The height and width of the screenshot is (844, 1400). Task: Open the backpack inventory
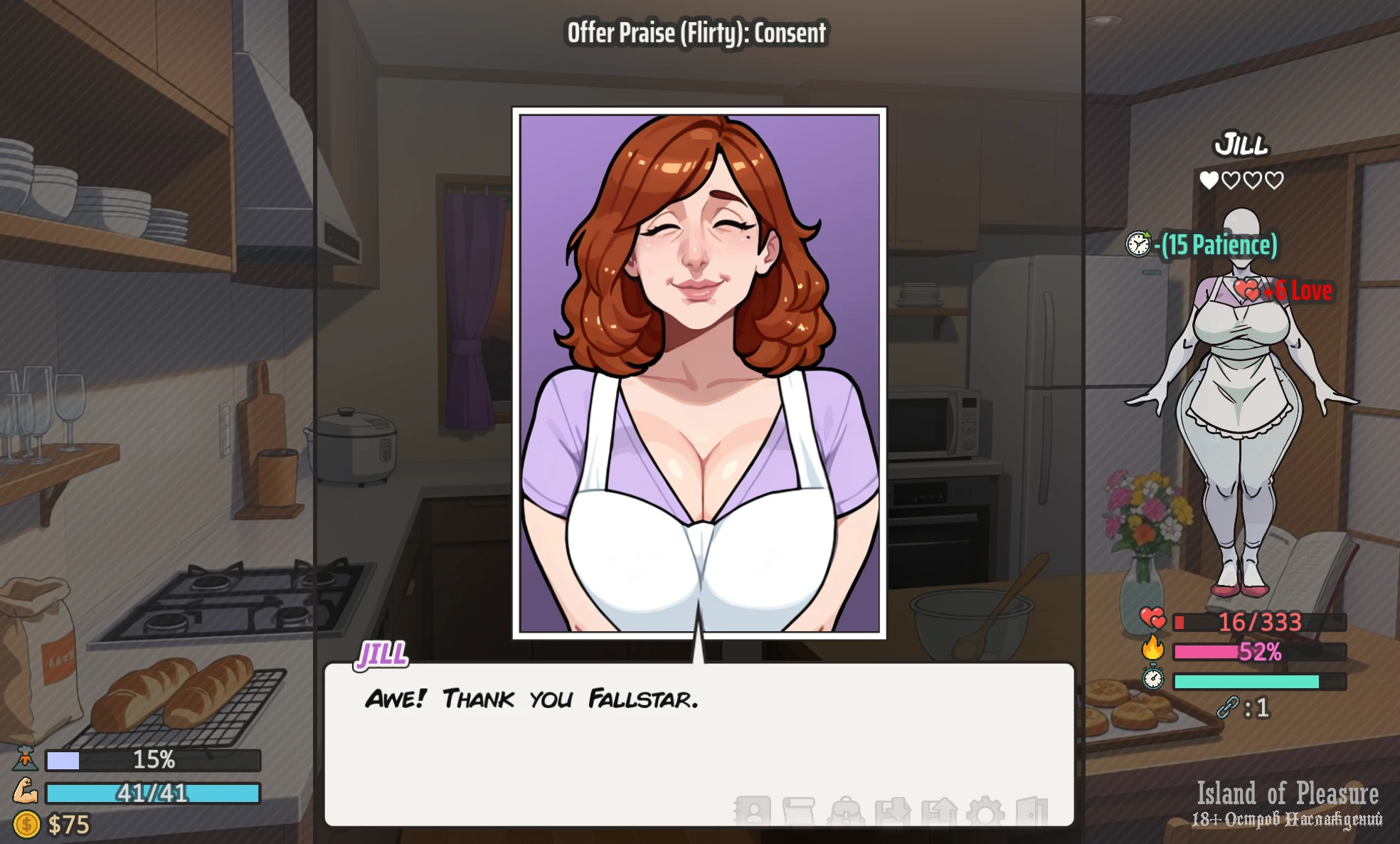coord(847,811)
